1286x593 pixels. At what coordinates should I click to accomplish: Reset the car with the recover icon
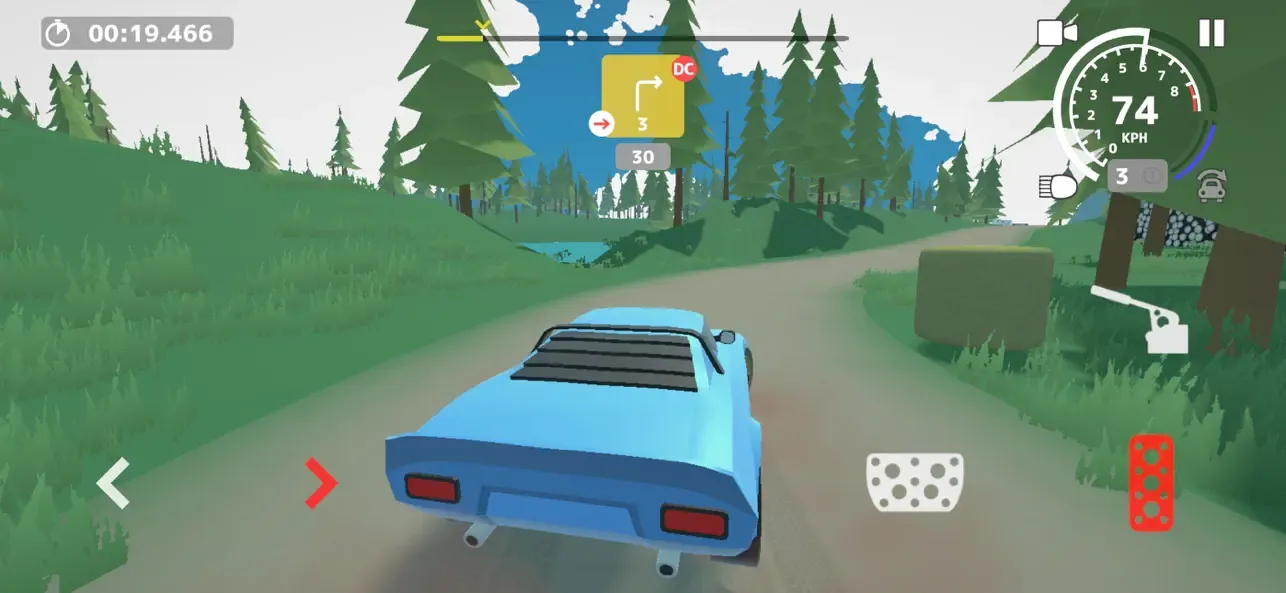(x=1212, y=184)
